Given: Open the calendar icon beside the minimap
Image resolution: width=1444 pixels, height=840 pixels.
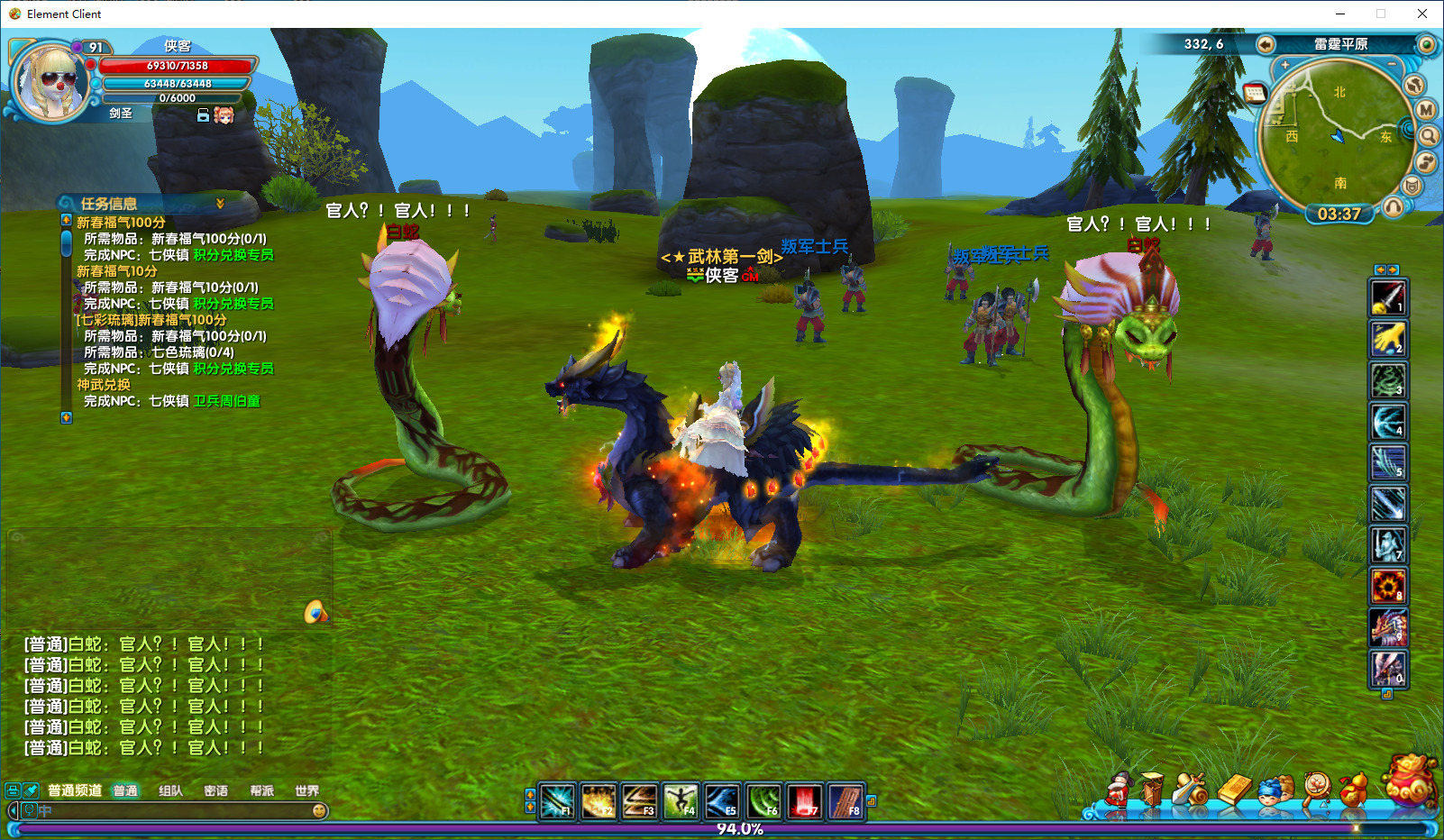Looking at the screenshot, I should (1255, 94).
